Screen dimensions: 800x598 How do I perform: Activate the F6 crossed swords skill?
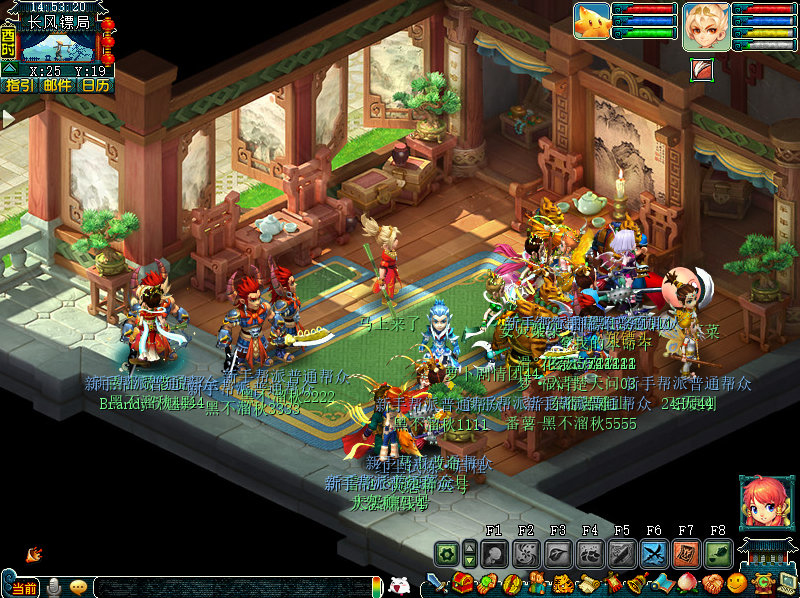654,553
